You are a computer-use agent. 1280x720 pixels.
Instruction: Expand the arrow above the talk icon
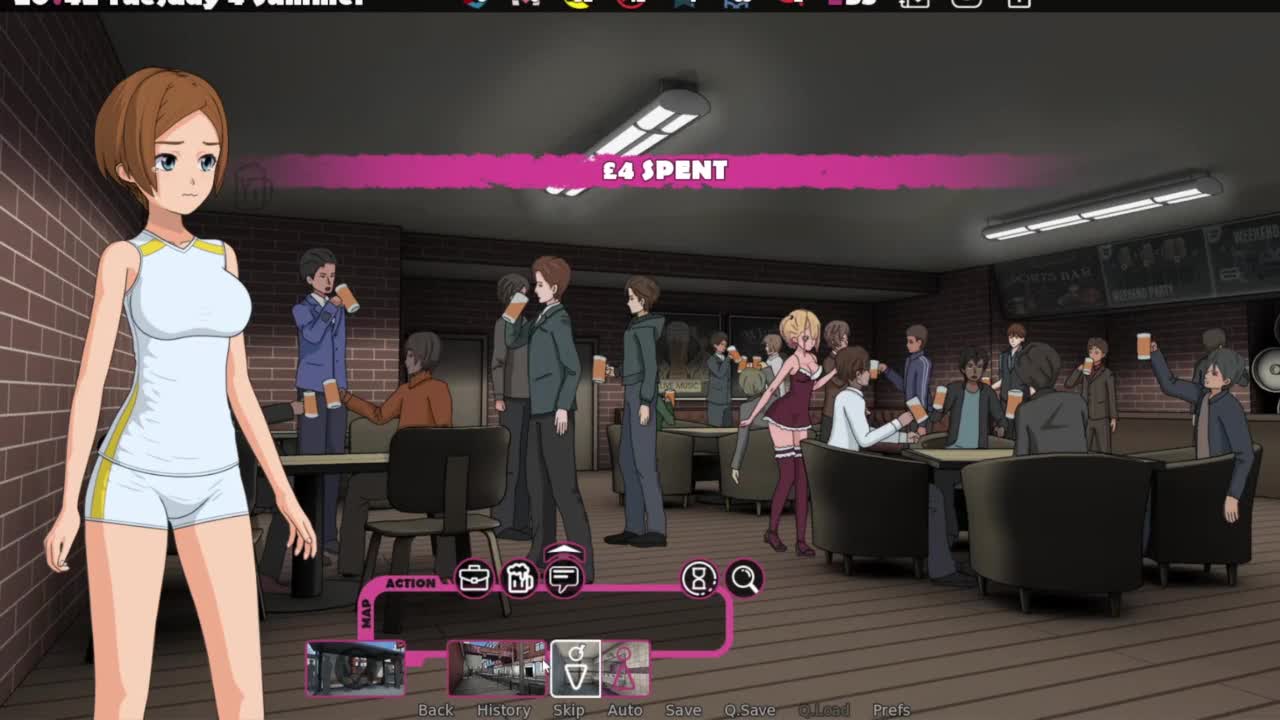pos(565,551)
